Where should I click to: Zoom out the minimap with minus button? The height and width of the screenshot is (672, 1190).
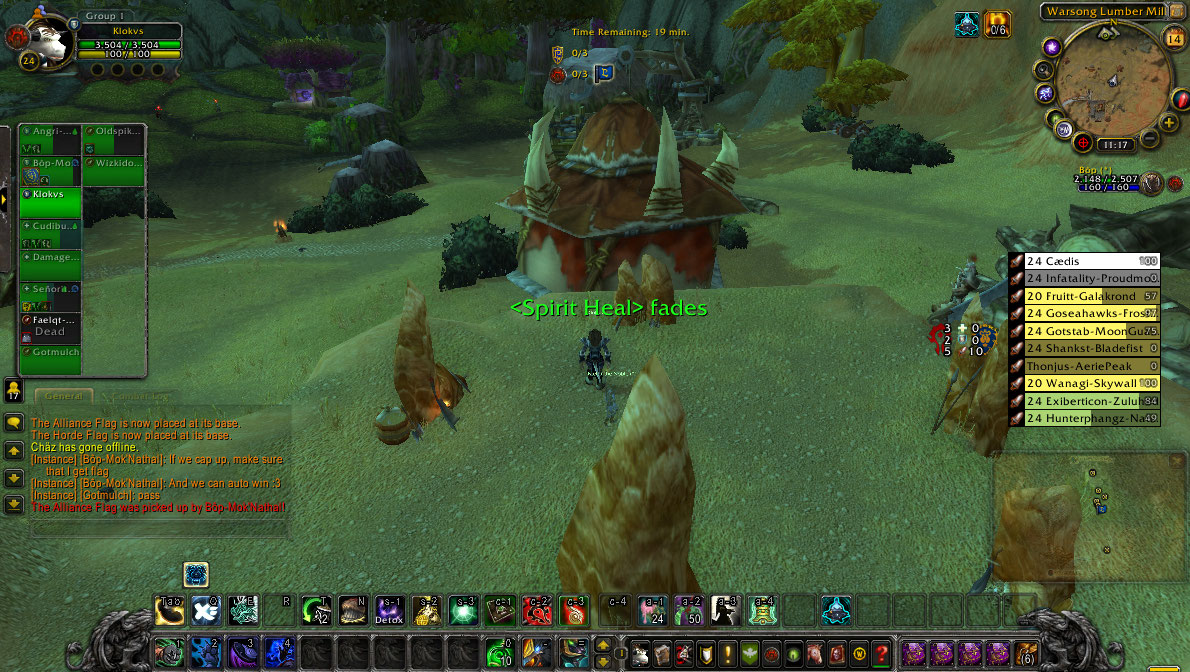pos(1150,138)
